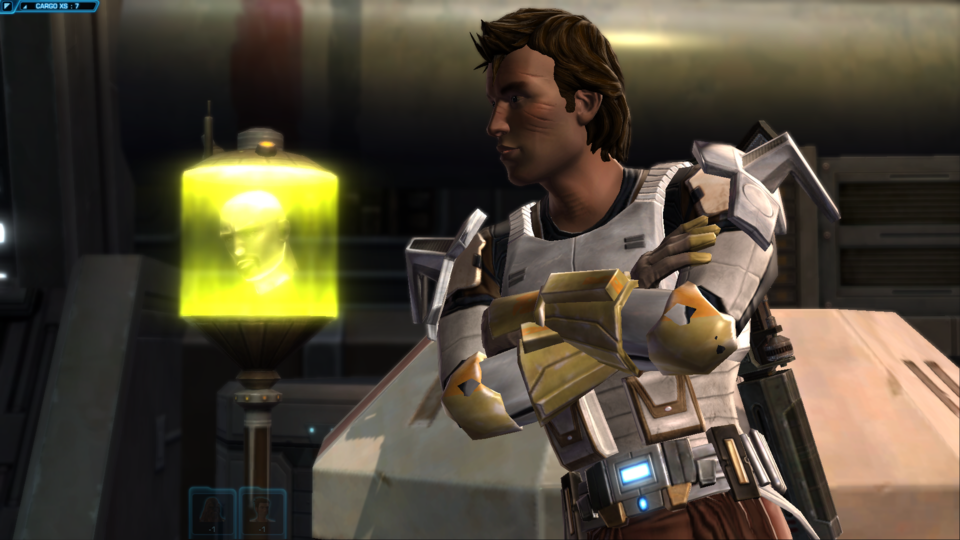Click the arrow icon beside the Cargo XS label
This screenshot has height=540, width=960.
pyautogui.click(x=24, y=6)
